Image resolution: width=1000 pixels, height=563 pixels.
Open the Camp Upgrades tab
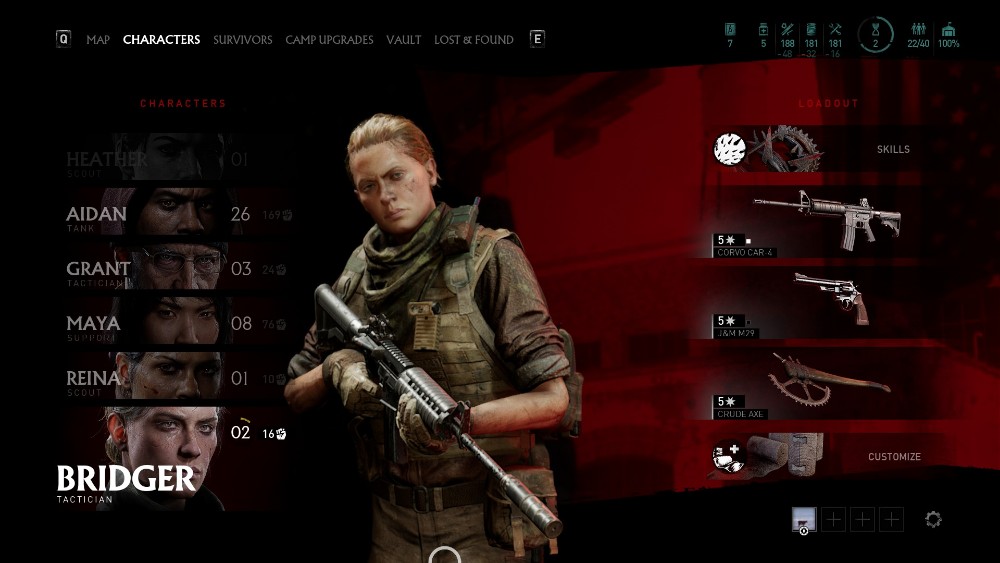pyautogui.click(x=329, y=40)
